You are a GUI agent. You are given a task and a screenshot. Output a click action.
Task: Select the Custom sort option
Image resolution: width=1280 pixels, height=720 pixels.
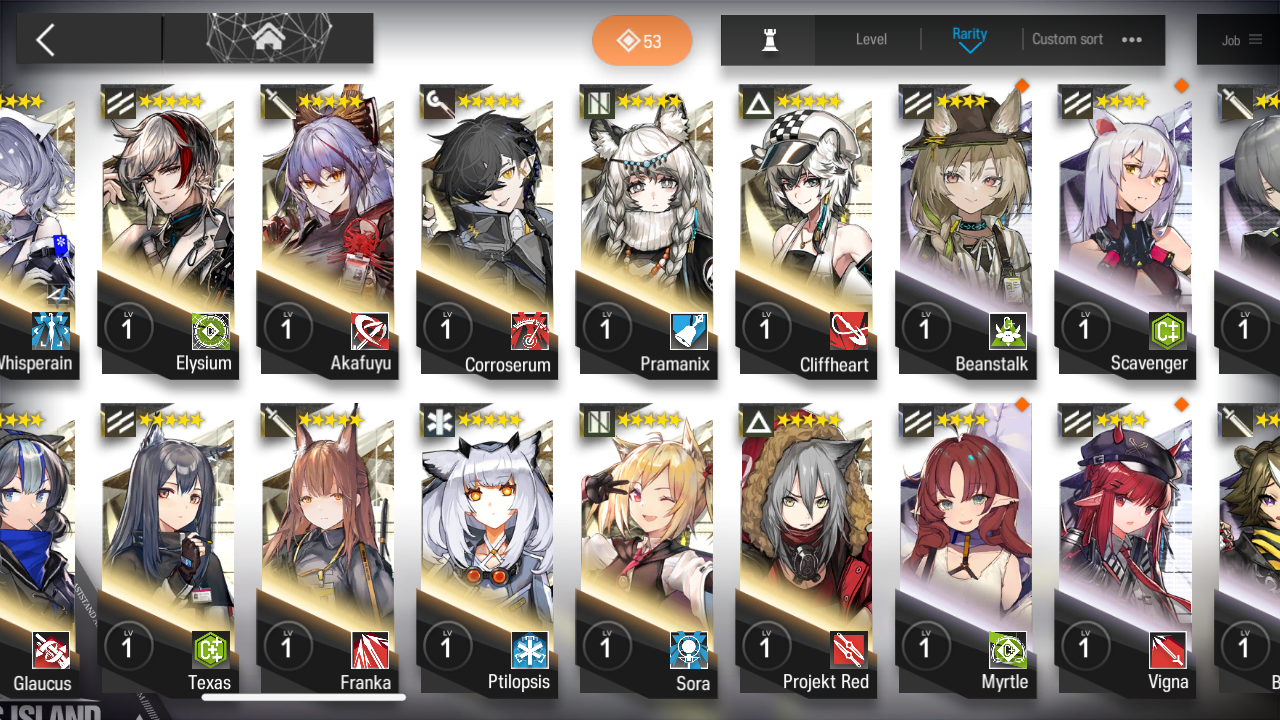pos(1067,39)
